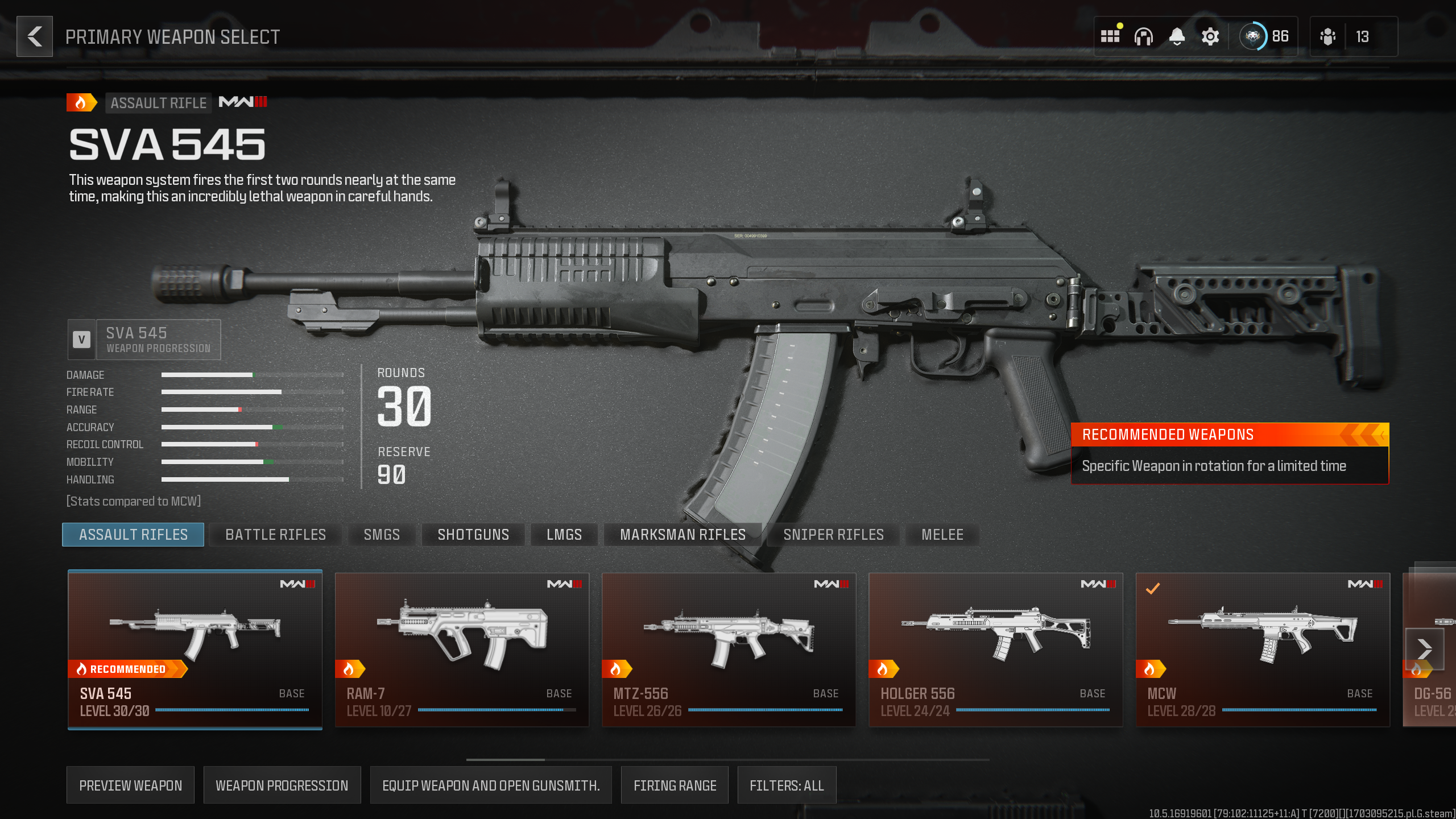The image size is (1456, 819).
Task: Open the notifications bell
Action: click(1177, 36)
